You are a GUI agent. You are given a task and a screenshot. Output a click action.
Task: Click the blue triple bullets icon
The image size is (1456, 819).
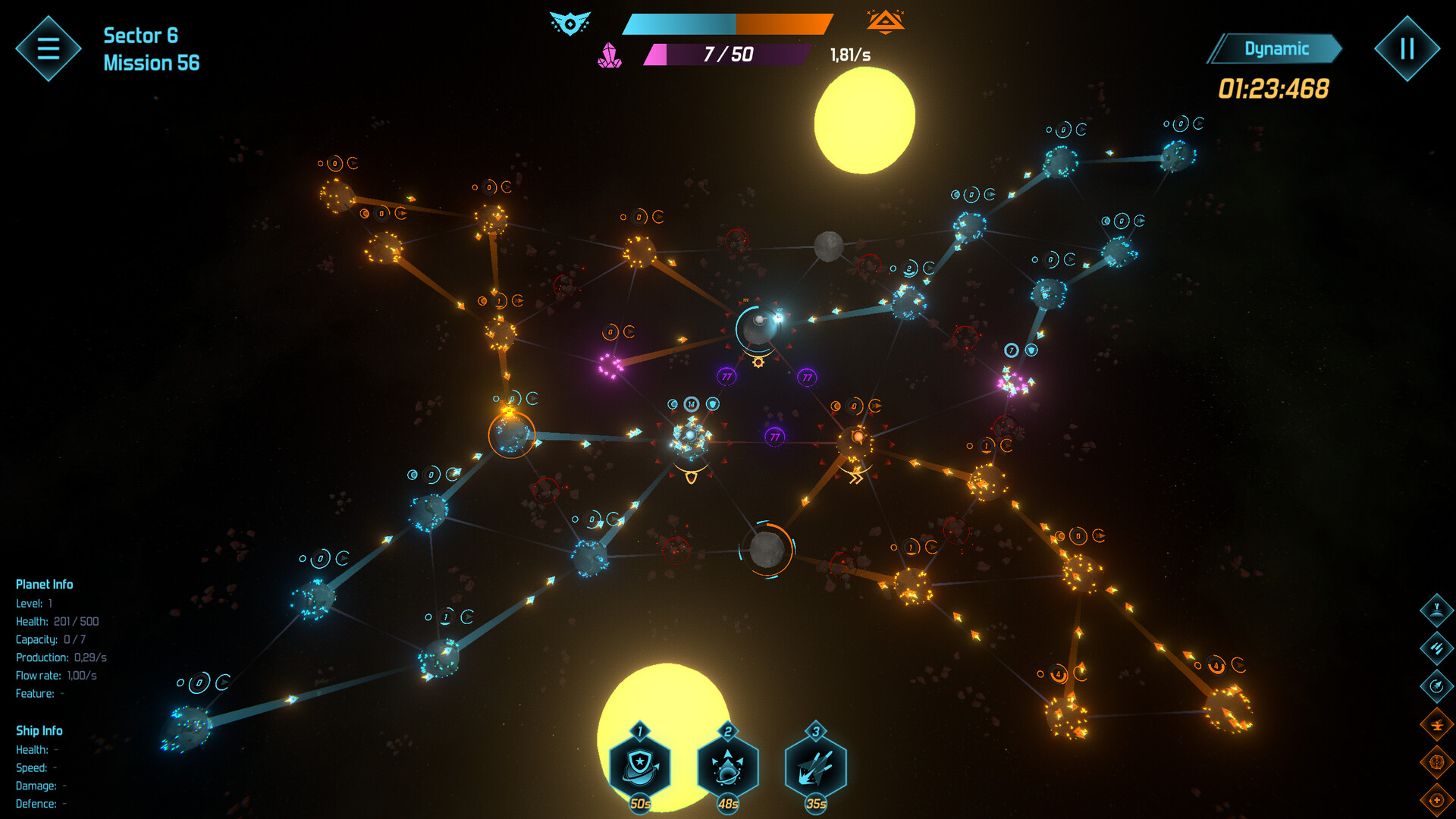1436,648
